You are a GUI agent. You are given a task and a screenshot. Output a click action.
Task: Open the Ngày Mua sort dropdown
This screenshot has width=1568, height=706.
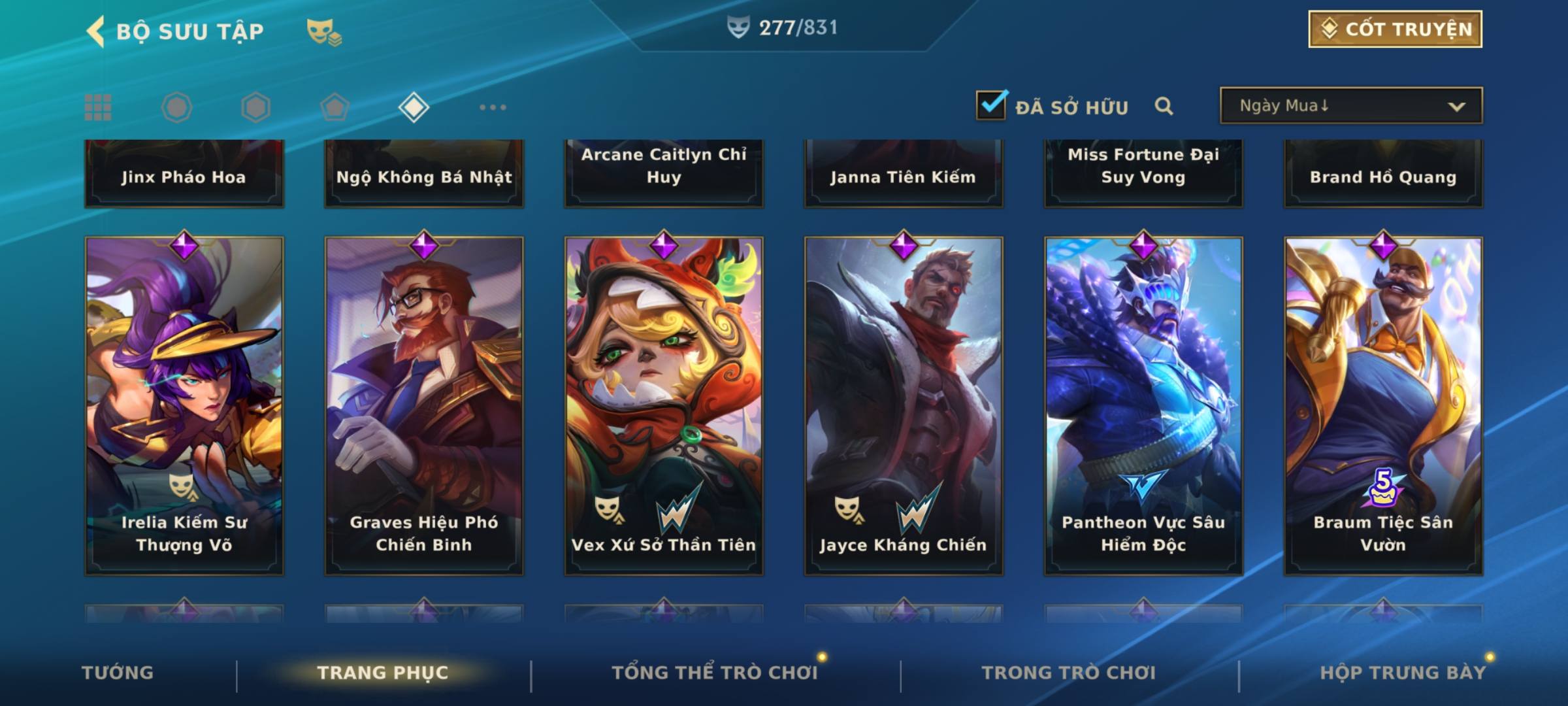tap(1350, 106)
